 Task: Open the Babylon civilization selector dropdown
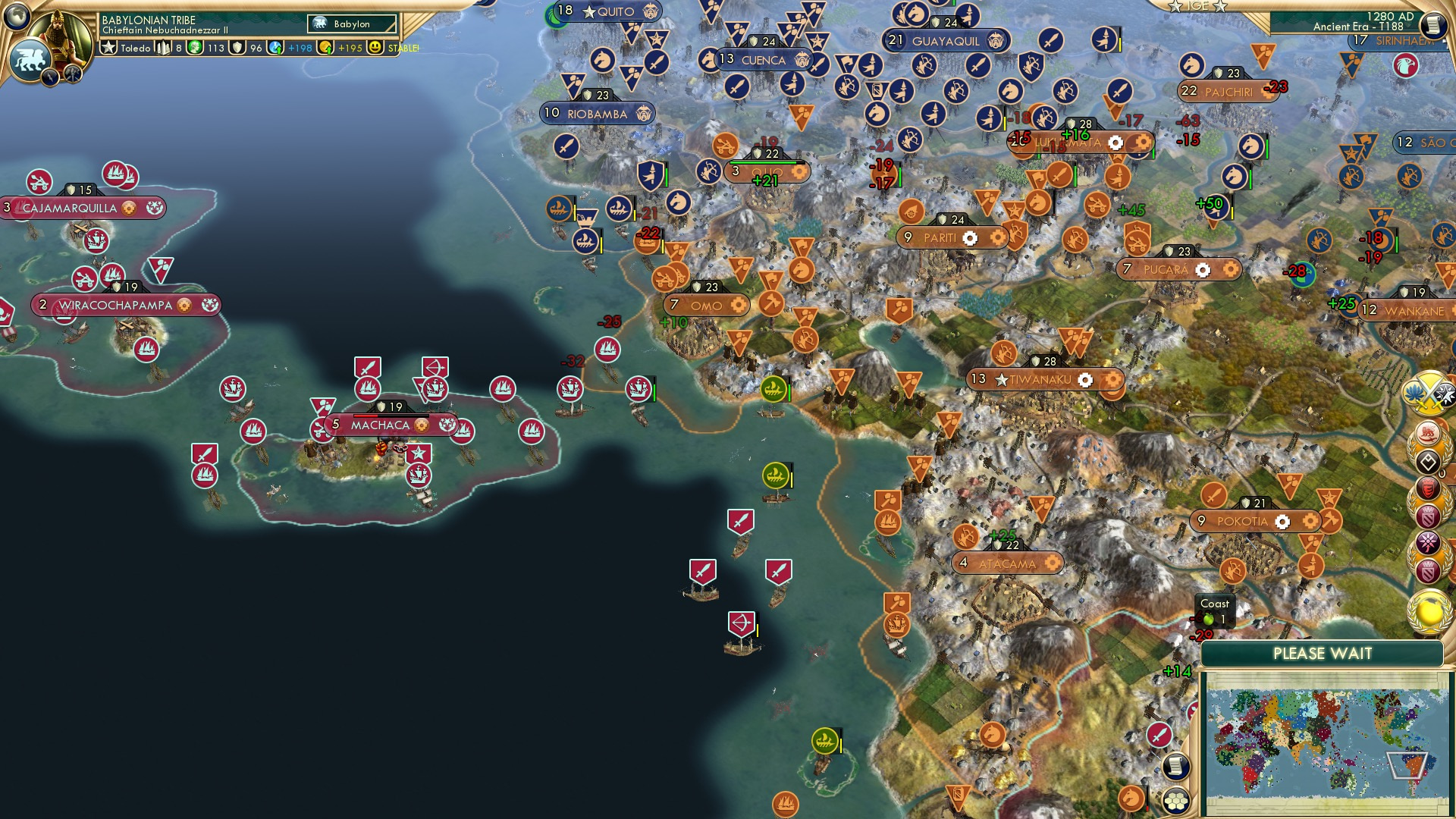coord(353,24)
